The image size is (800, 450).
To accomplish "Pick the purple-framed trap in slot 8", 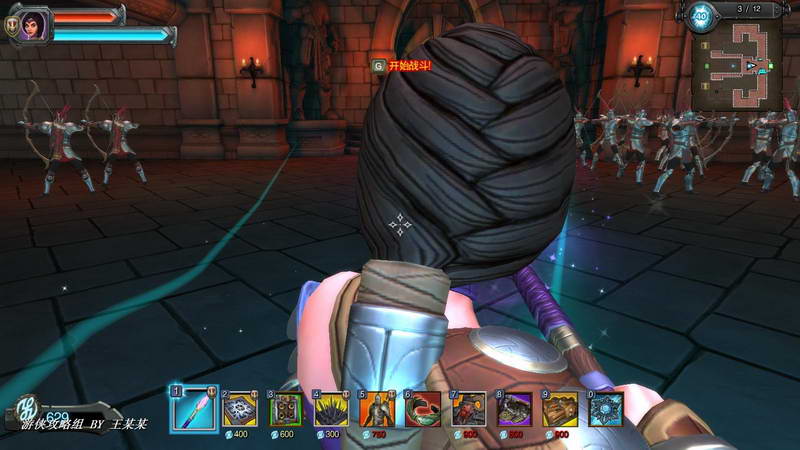I will 514,409.
